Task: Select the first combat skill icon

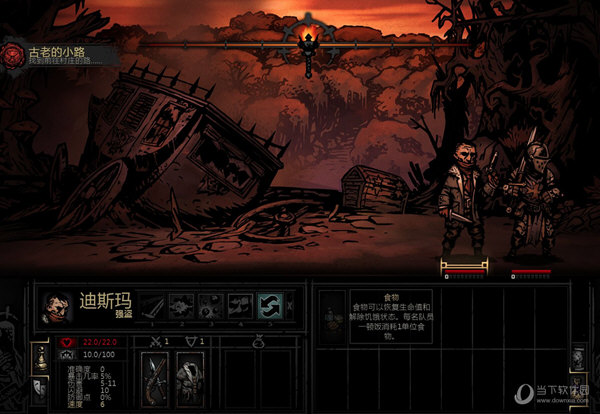Action: coord(152,306)
